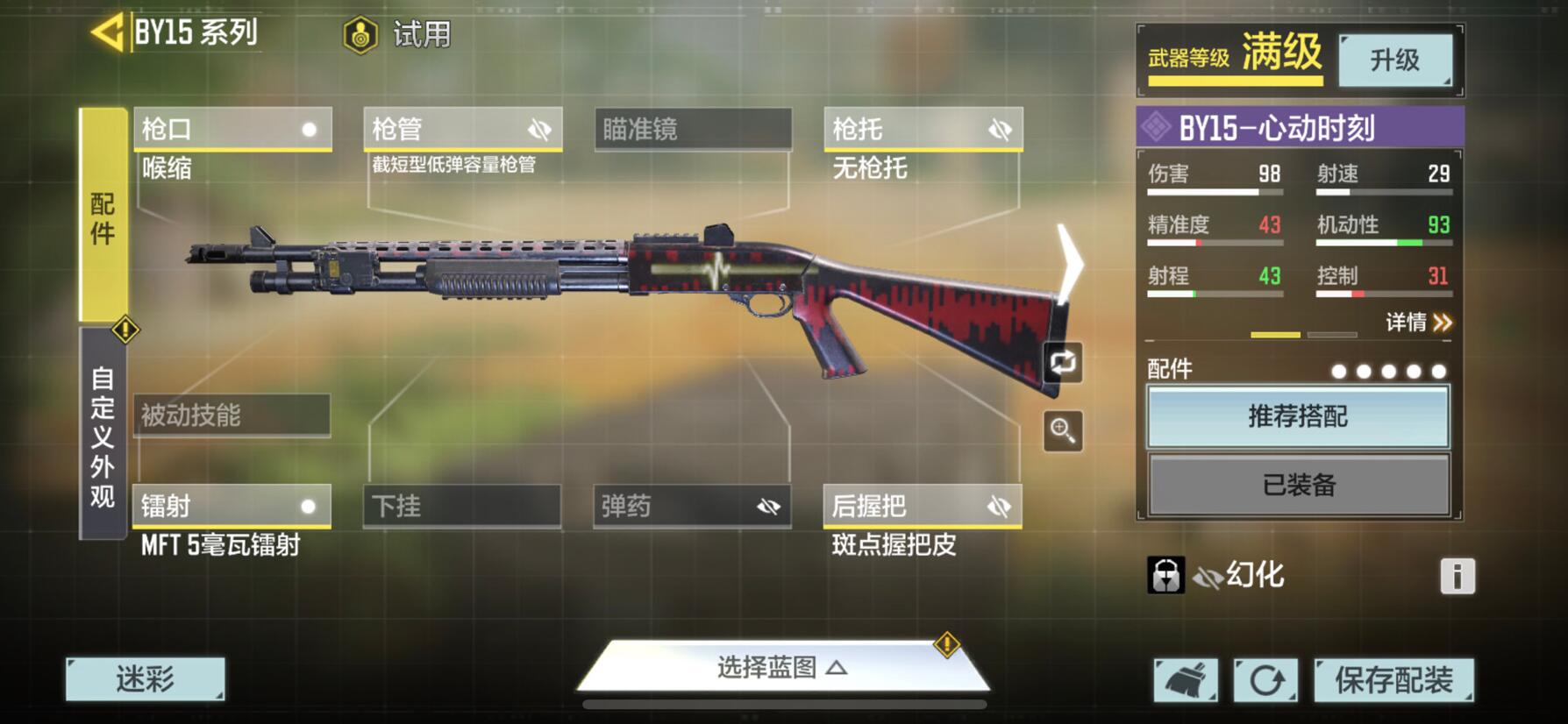Open the 后握把 rear grip slot

point(923,506)
